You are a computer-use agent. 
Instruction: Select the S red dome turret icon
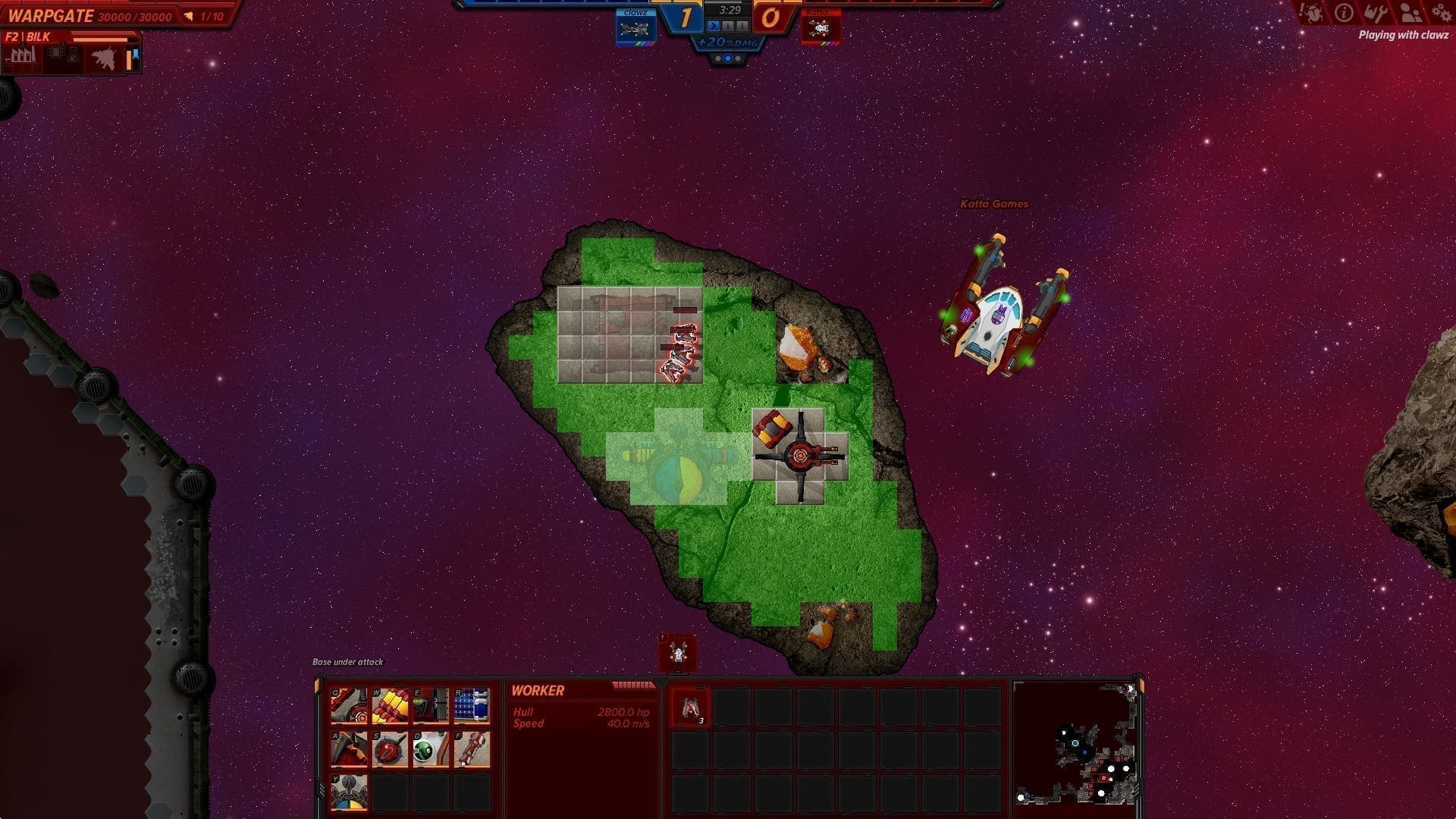(x=390, y=749)
